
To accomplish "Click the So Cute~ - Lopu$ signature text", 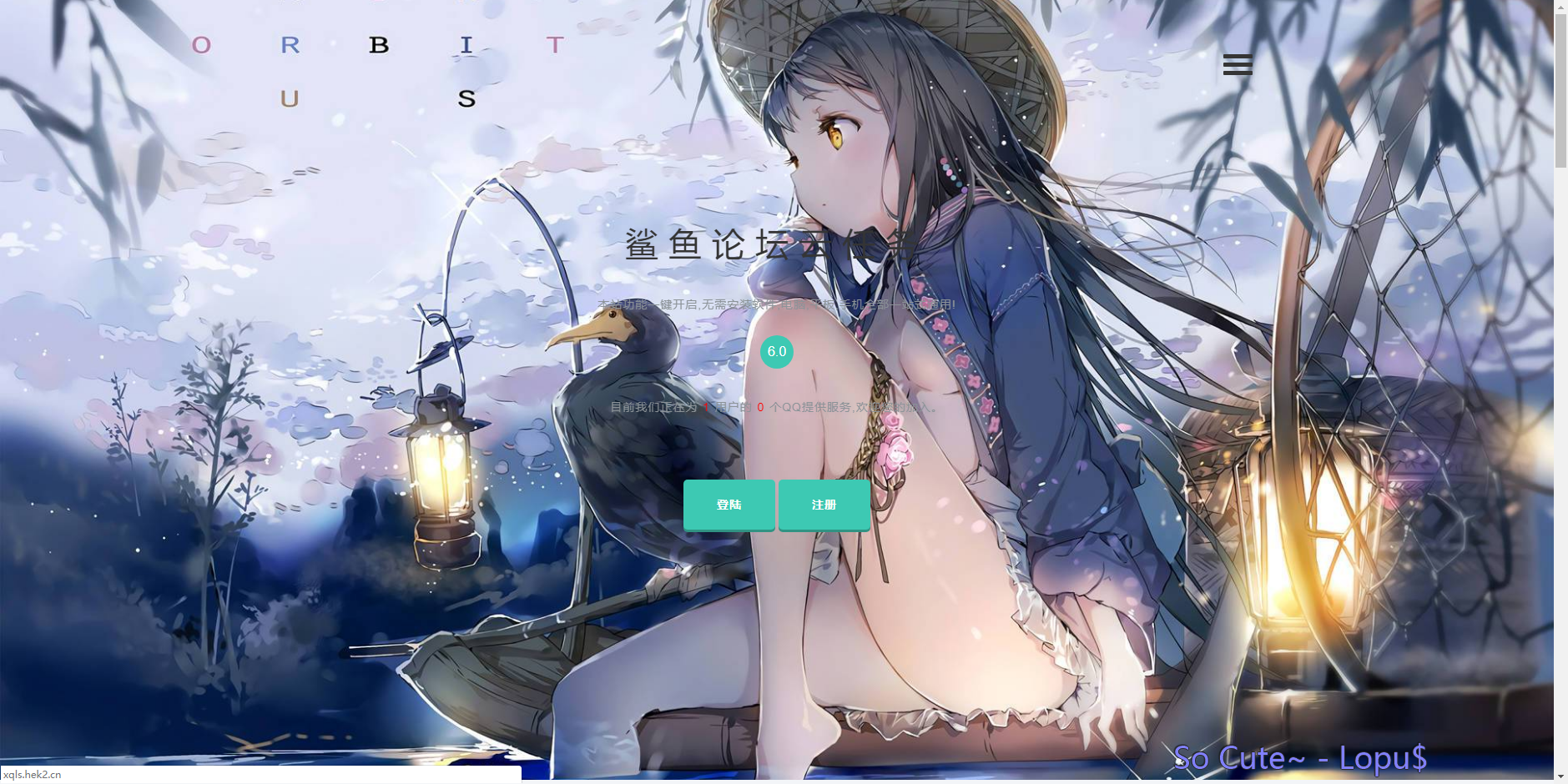I will [1299, 757].
